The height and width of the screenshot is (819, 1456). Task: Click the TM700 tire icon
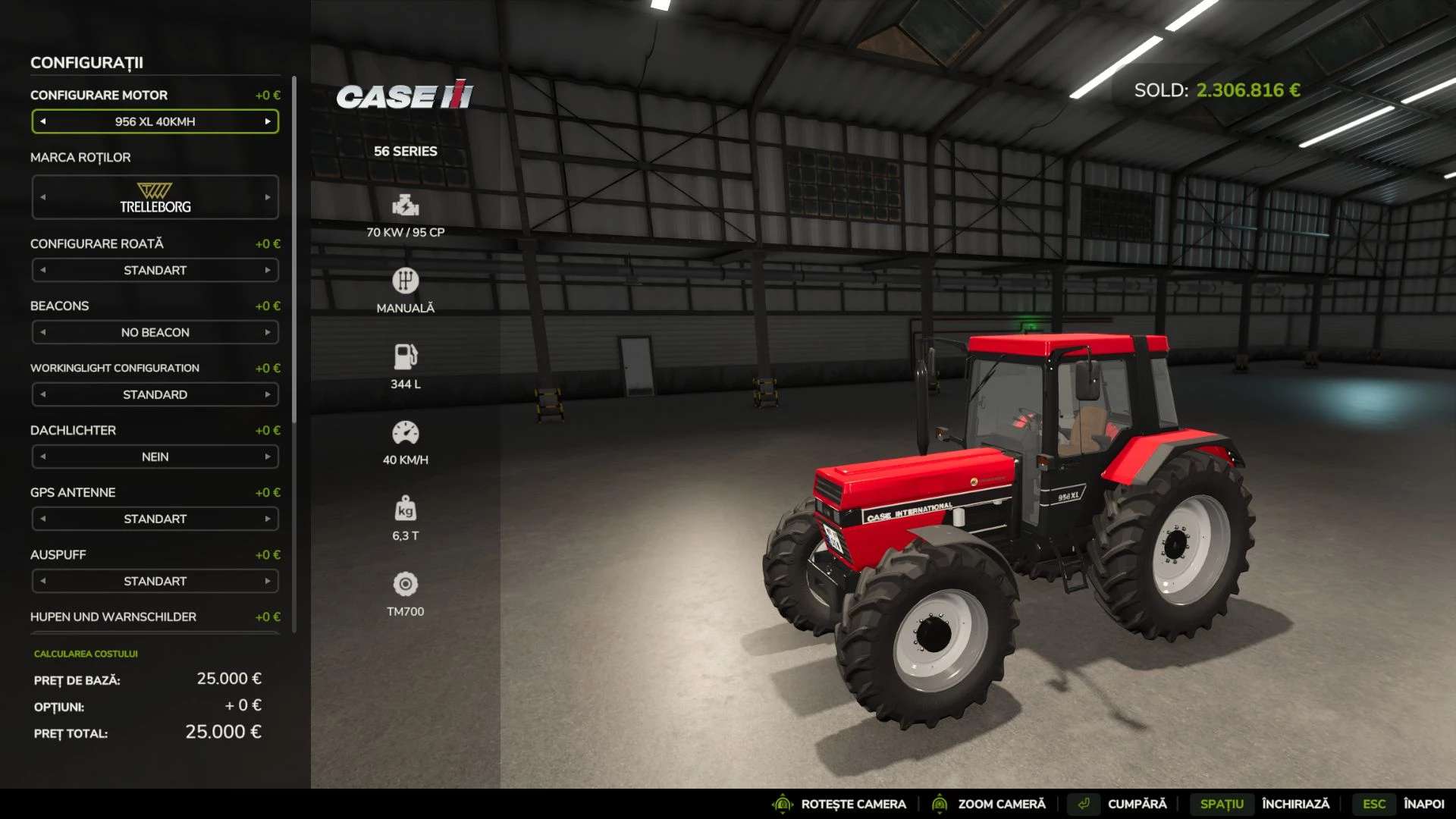pos(406,585)
